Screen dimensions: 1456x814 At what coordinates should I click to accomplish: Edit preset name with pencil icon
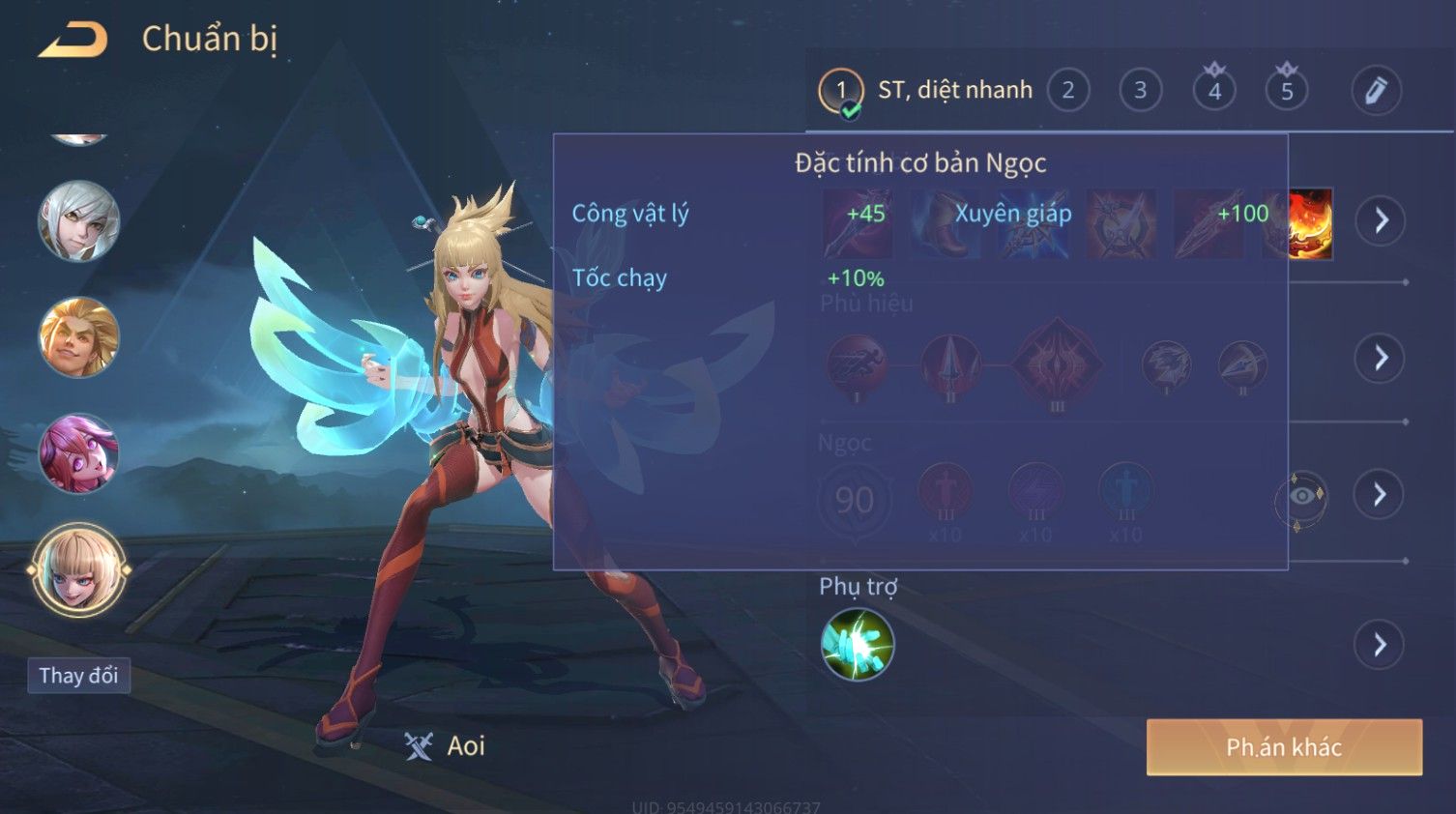(x=1376, y=91)
